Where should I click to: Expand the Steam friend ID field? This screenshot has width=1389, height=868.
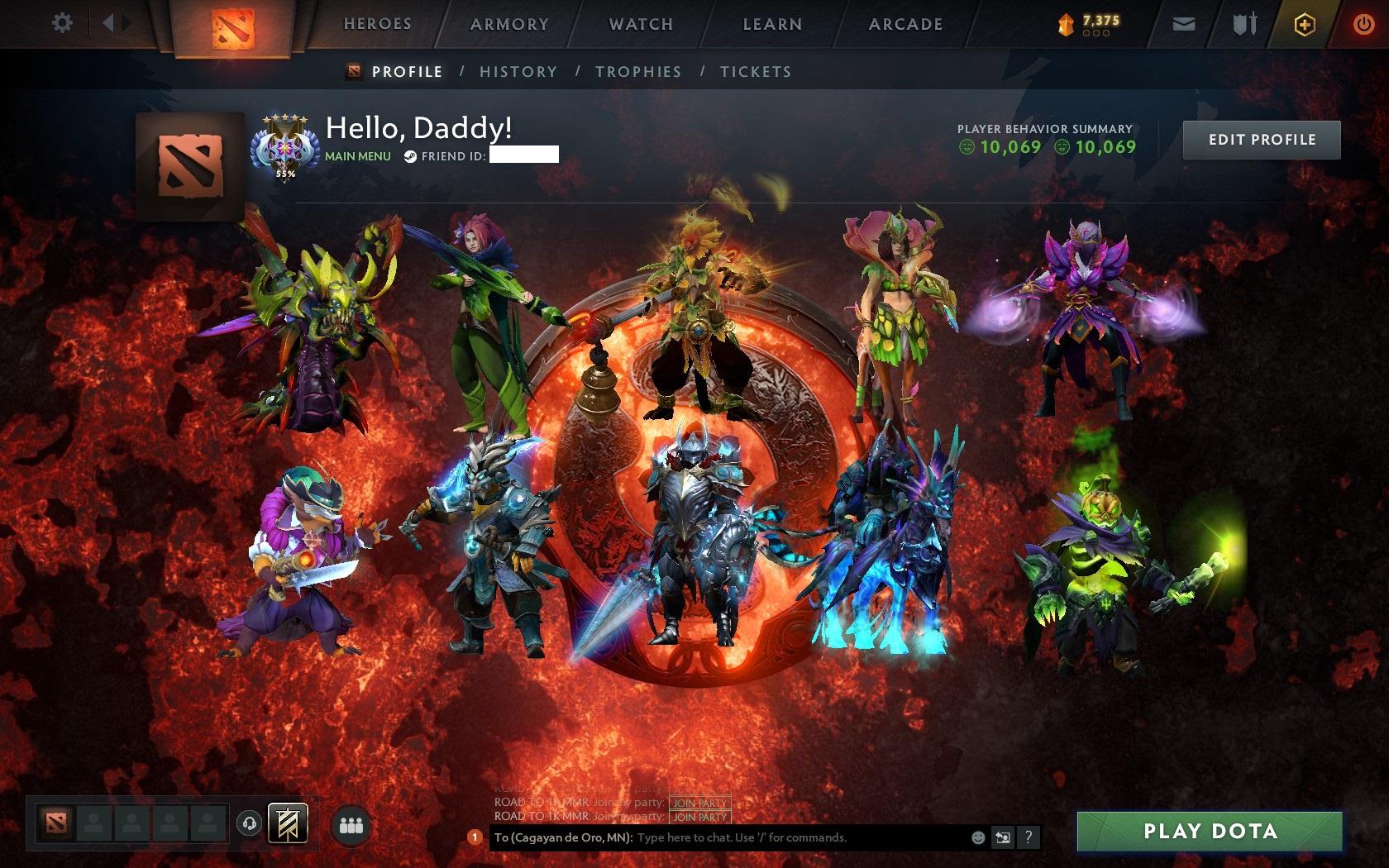click(x=524, y=155)
